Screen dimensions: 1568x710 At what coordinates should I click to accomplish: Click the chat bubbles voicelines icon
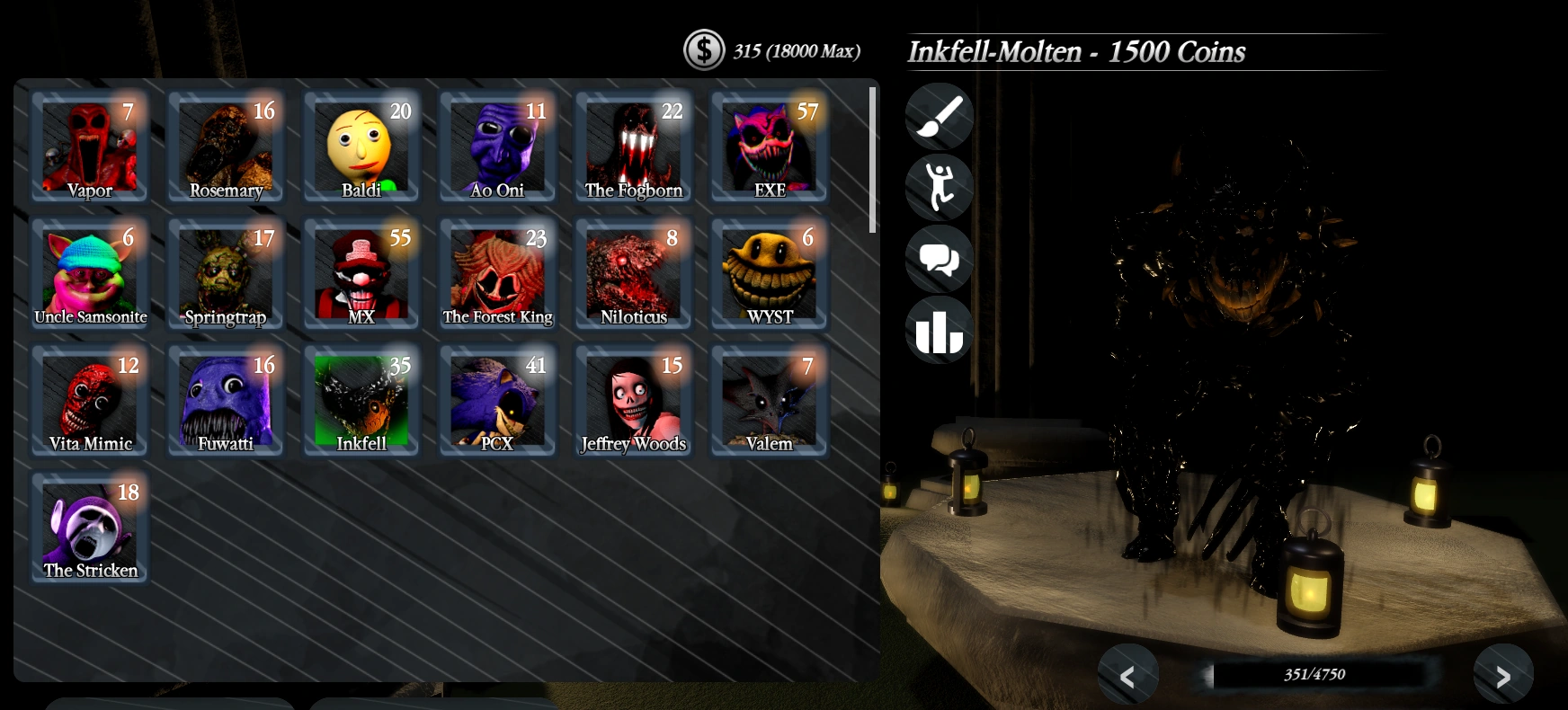click(939, 259)
